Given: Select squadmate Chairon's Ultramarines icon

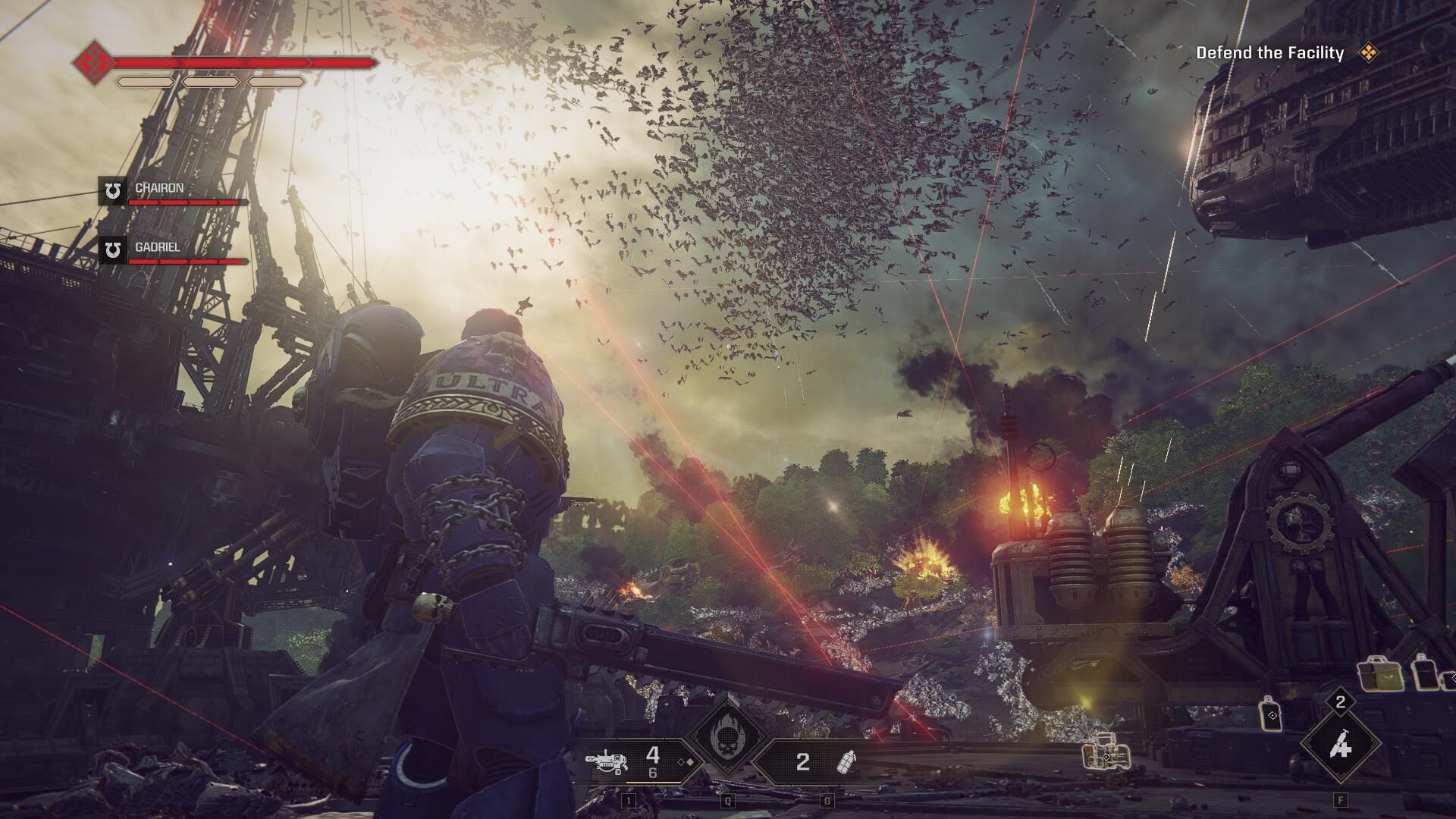Looking at the screenshot, I should tap(113, 191).
